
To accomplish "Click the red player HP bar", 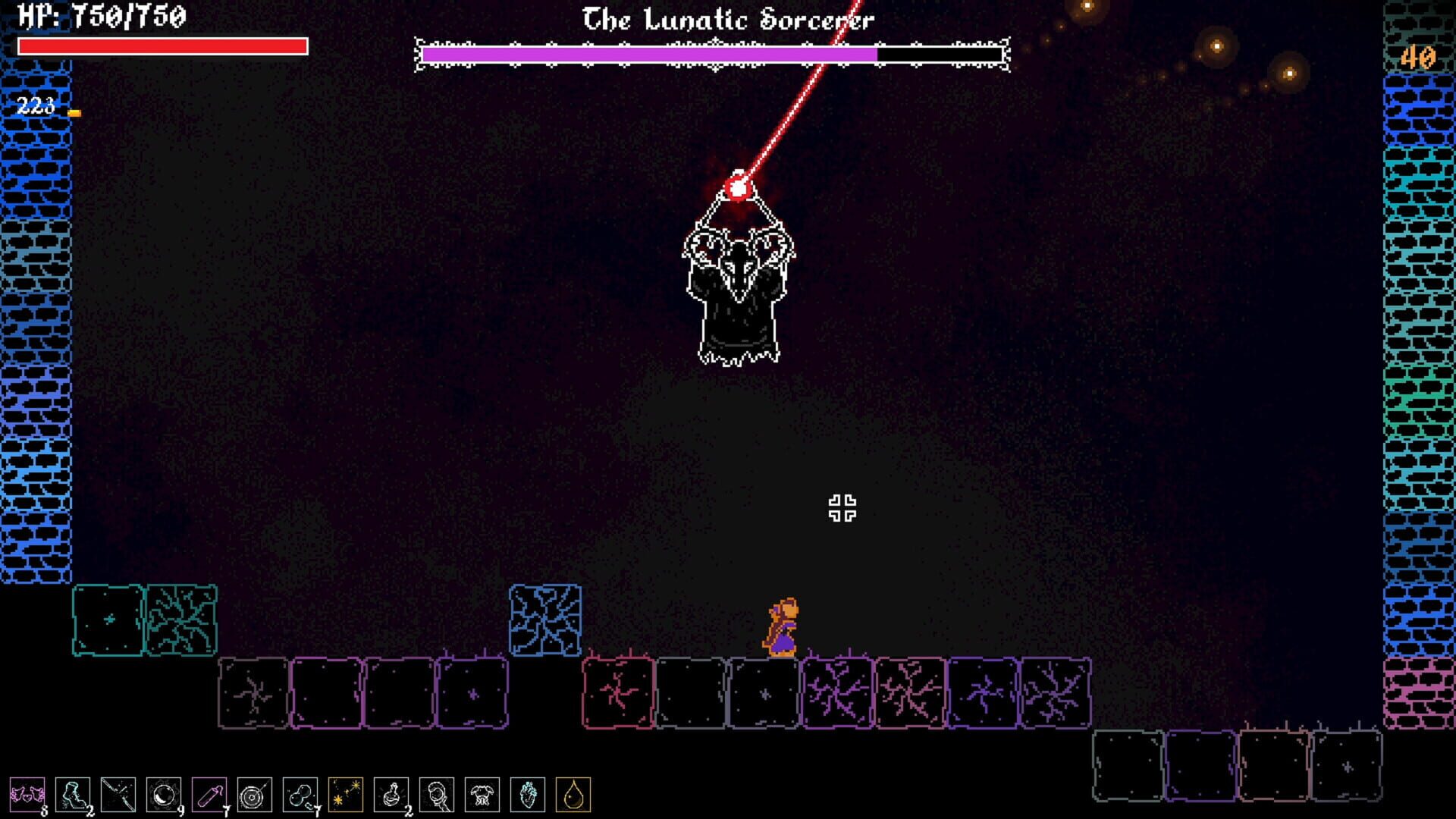I will (163, 48).
